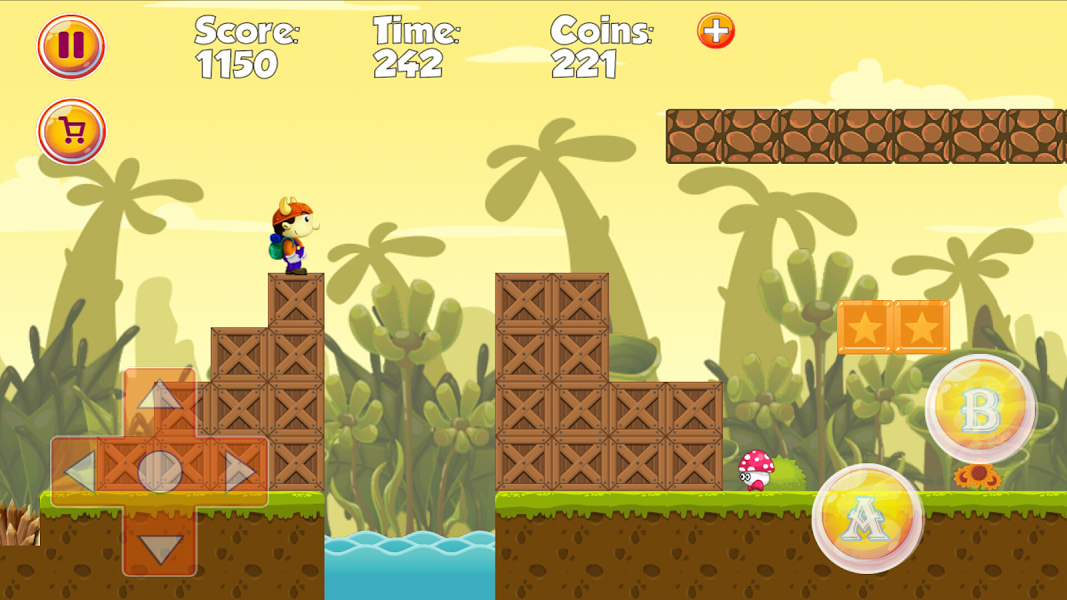Tap the B action button
Viewport: 1067px width, 600px height.
pos(980,409)
